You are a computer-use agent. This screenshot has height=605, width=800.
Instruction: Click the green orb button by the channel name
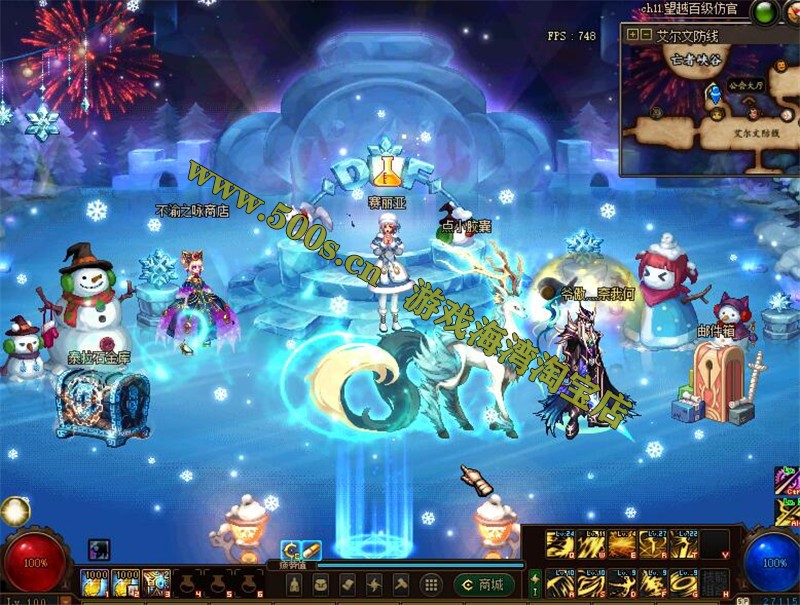(764, 13)
